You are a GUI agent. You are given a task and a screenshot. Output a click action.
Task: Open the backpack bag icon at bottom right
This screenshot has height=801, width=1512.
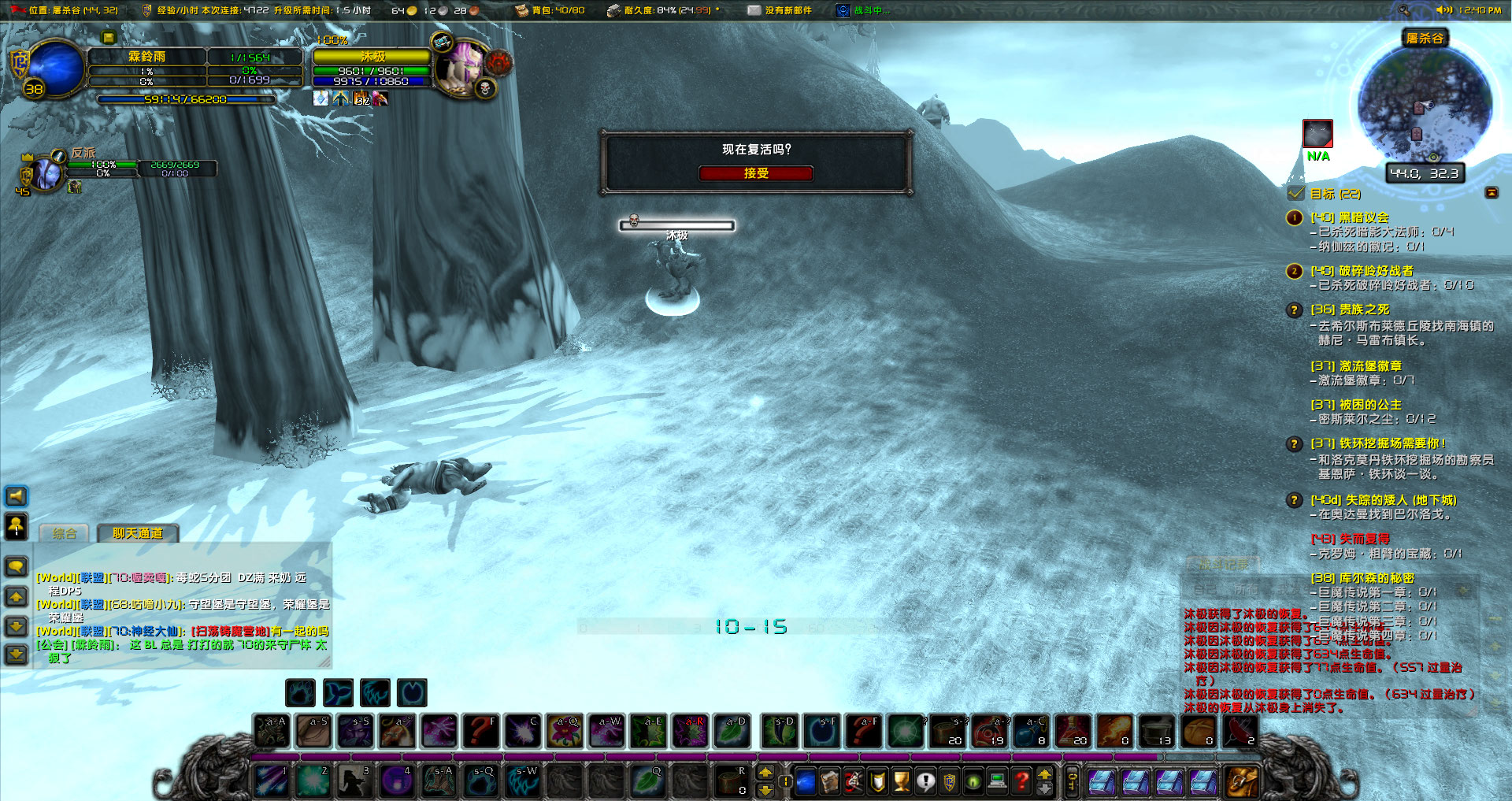point(1243,781)
